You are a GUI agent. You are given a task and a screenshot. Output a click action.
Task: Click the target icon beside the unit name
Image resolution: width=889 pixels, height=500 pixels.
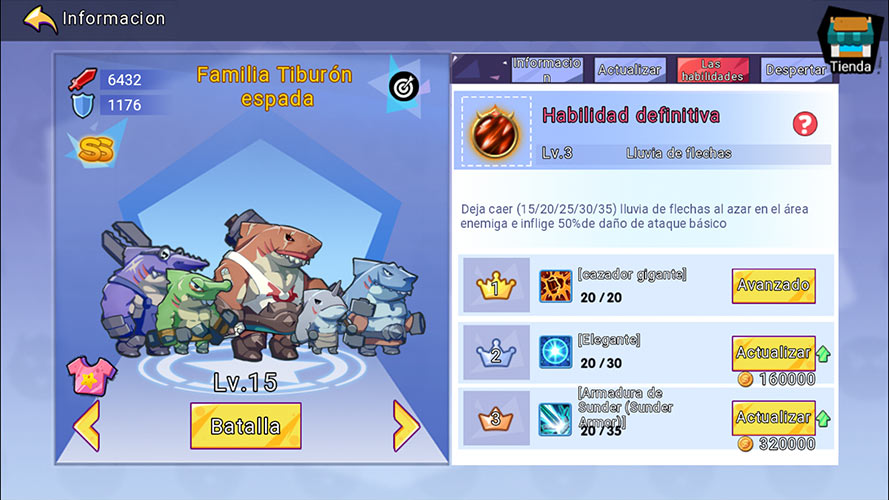coord(405,86)
